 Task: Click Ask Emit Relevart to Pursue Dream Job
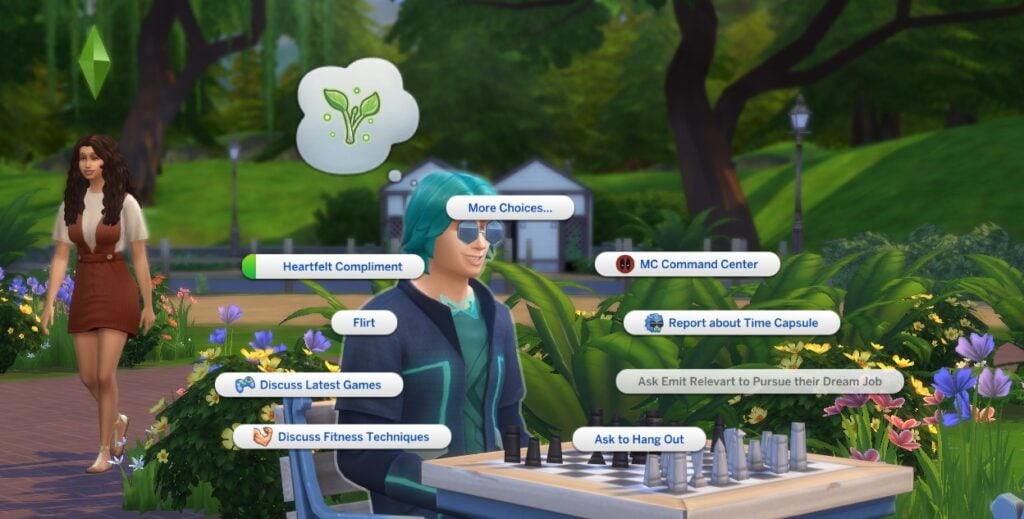(760, 381)
